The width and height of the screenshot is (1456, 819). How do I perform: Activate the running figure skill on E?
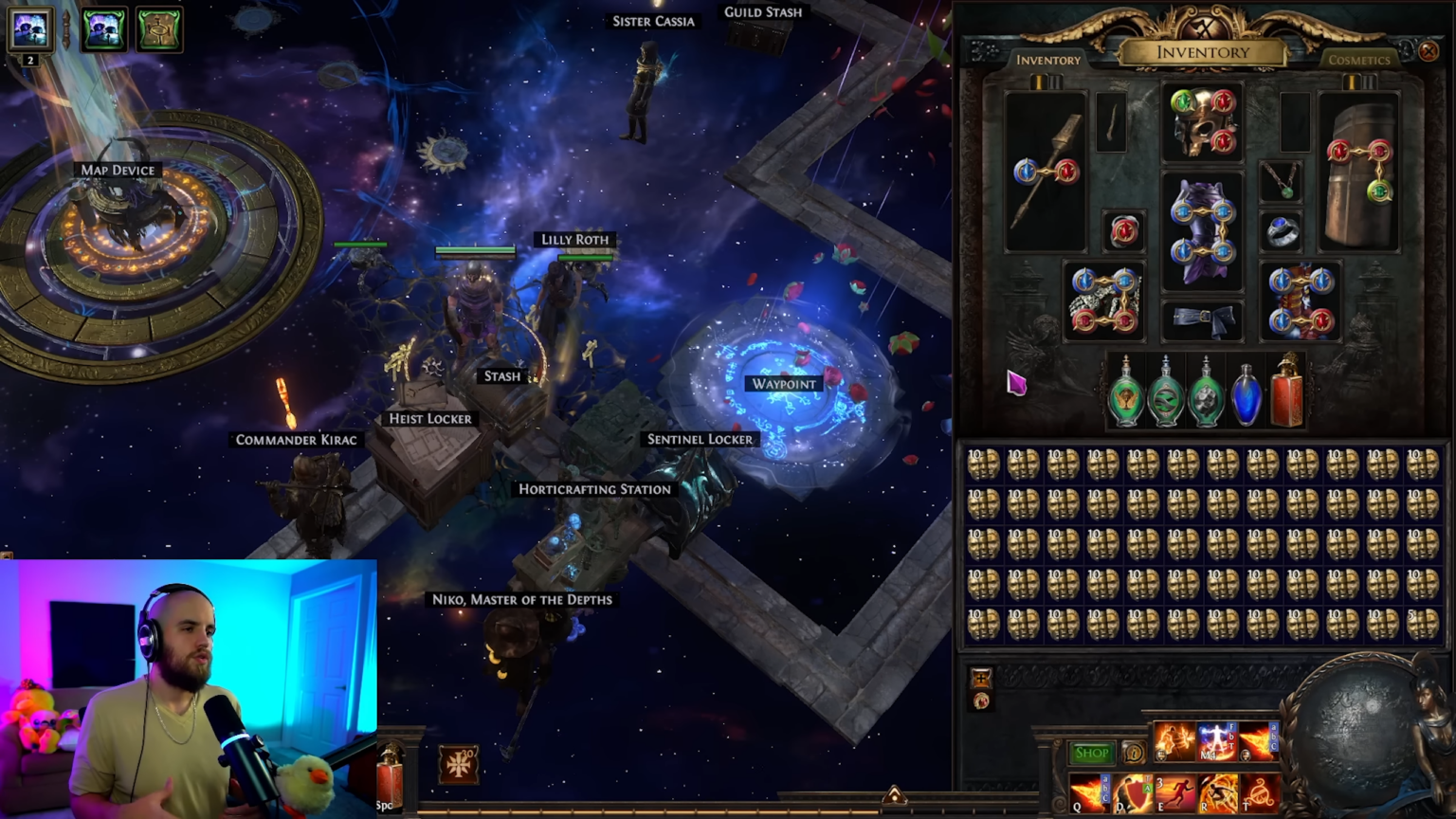[1174, 793]
